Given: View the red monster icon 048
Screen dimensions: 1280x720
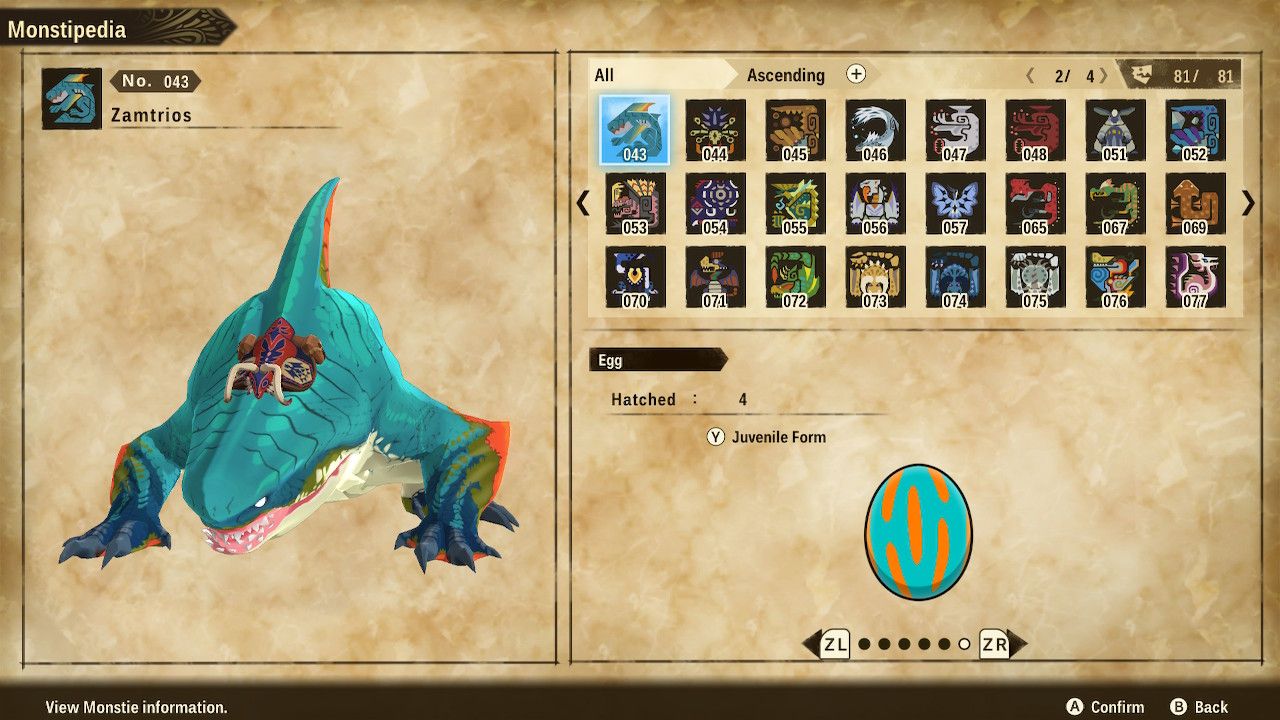Looking at the screenshot, I should tap(1036, 130).
